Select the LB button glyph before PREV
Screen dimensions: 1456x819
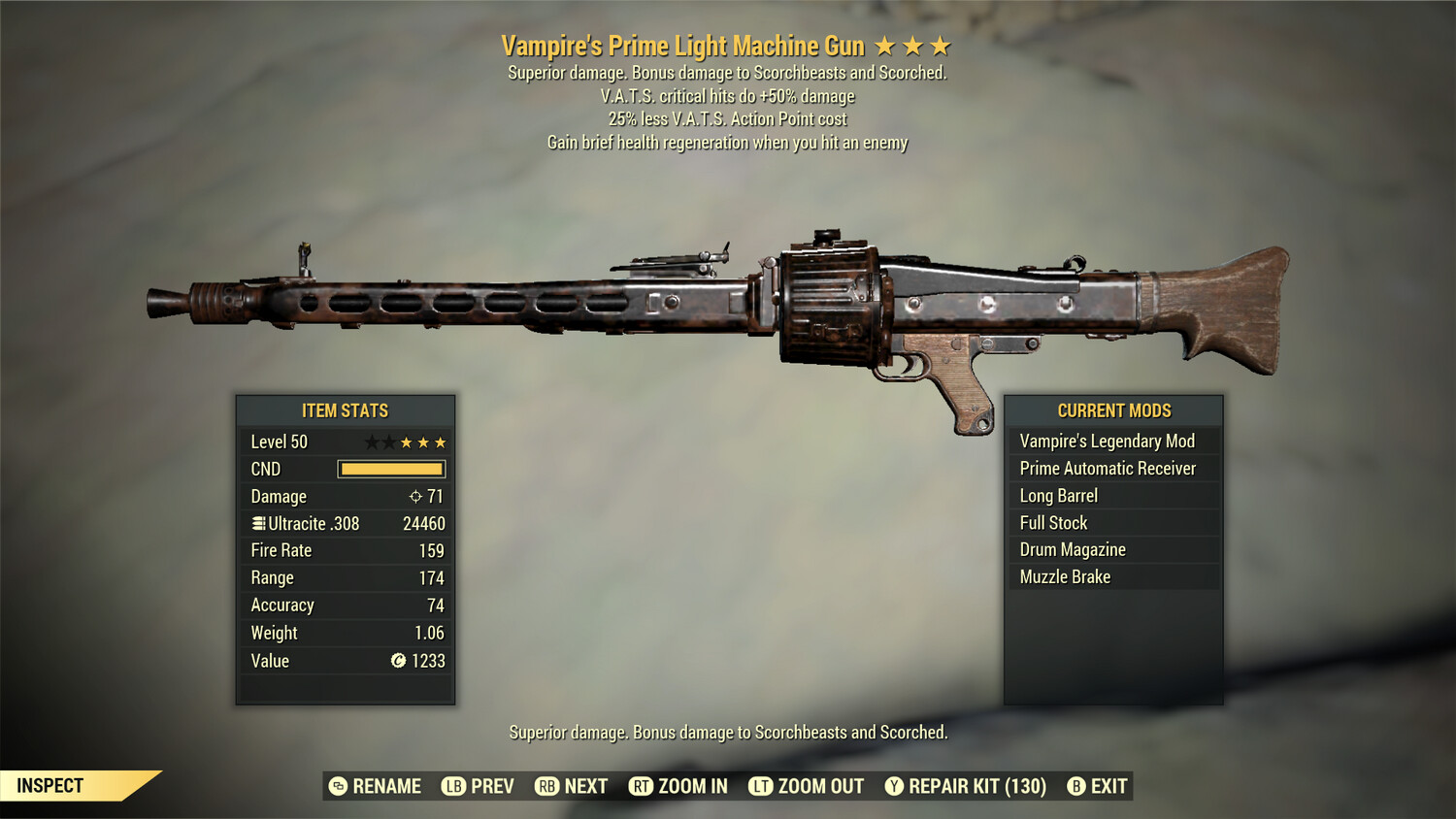tap(452, 786)
